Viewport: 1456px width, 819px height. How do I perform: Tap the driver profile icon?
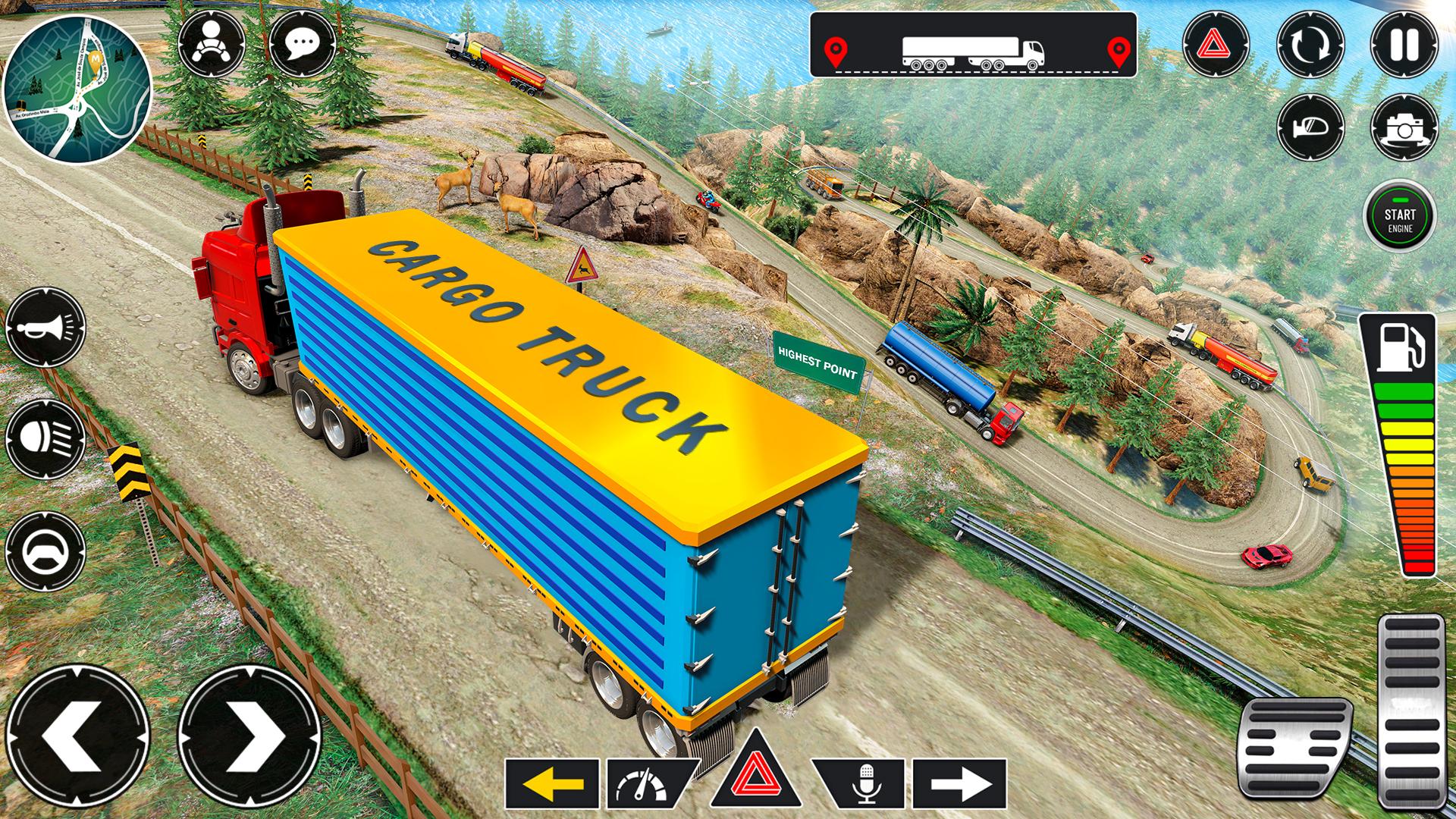(212, 43)
